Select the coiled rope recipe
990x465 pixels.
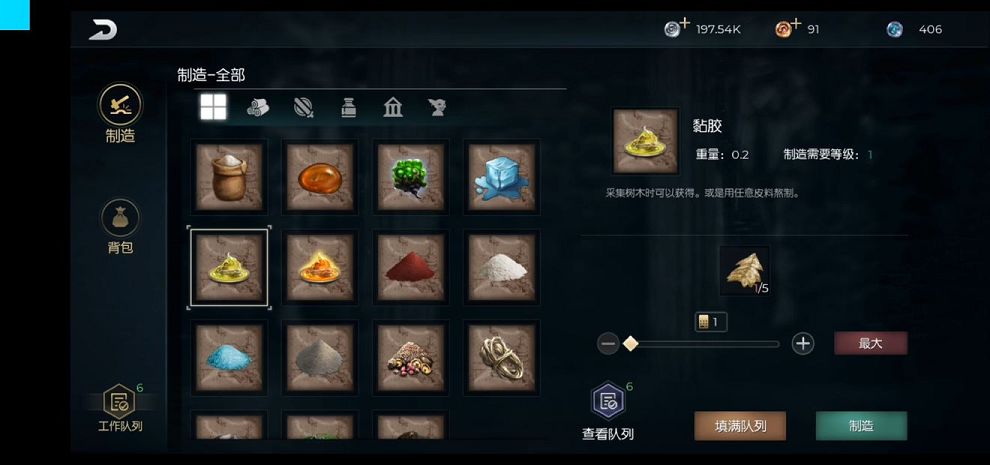tap(501, 357)
